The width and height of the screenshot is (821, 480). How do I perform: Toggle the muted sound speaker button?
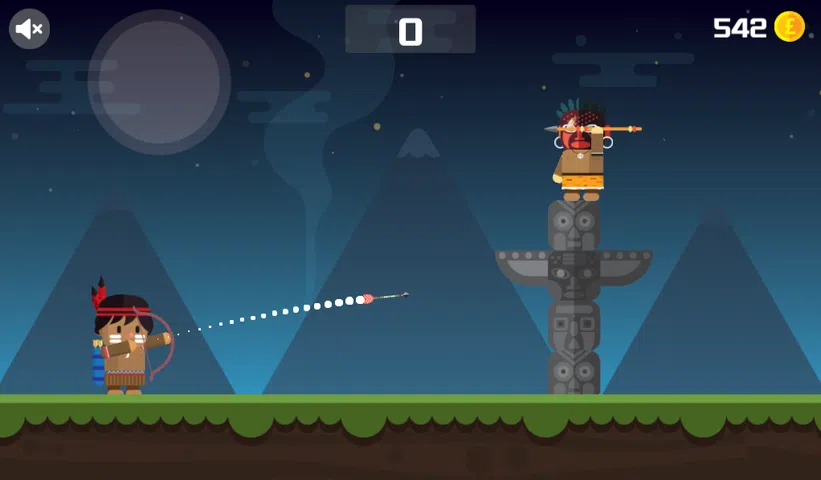[29, 29]
